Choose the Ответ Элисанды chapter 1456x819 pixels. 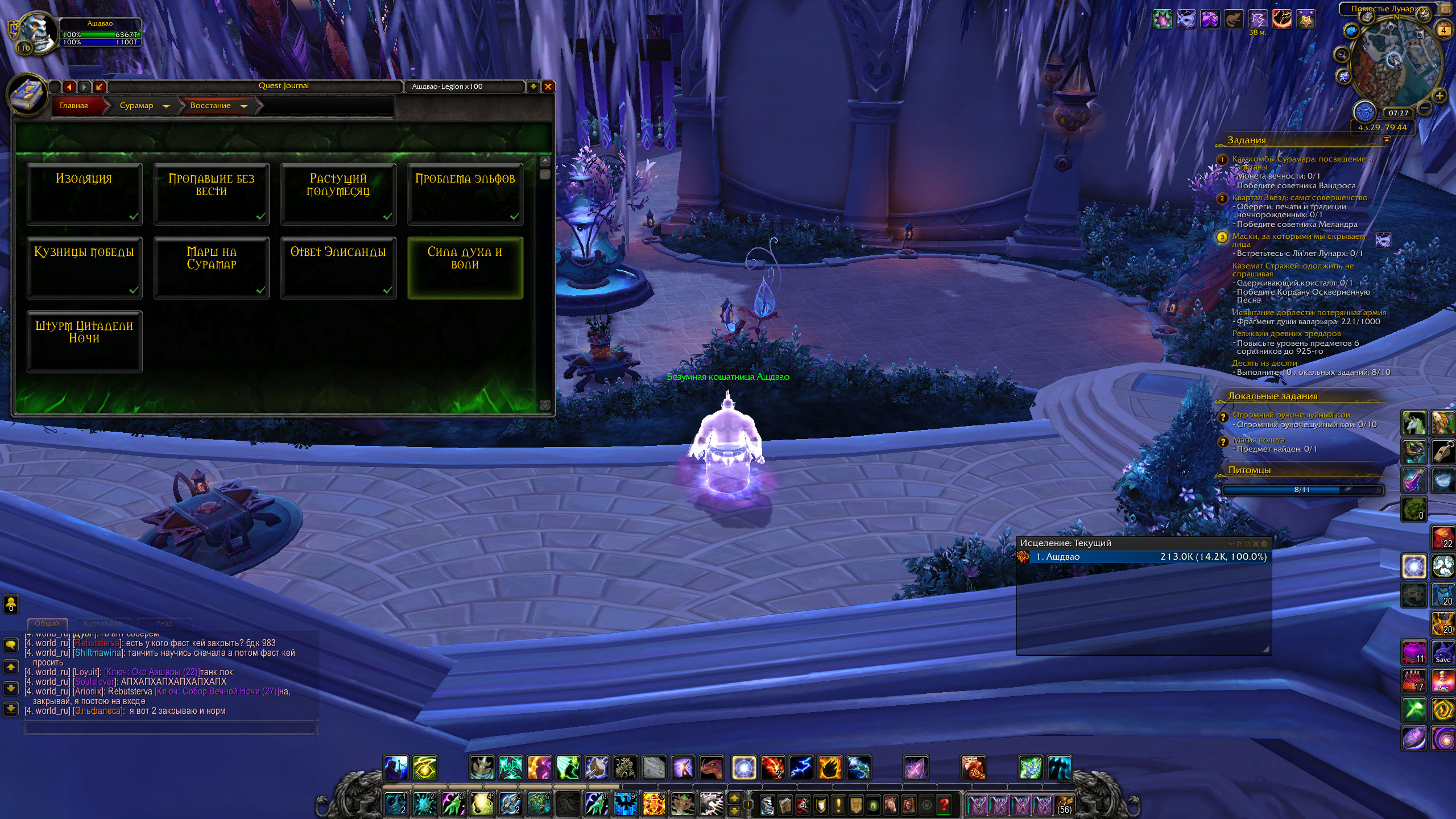(338, 267)
